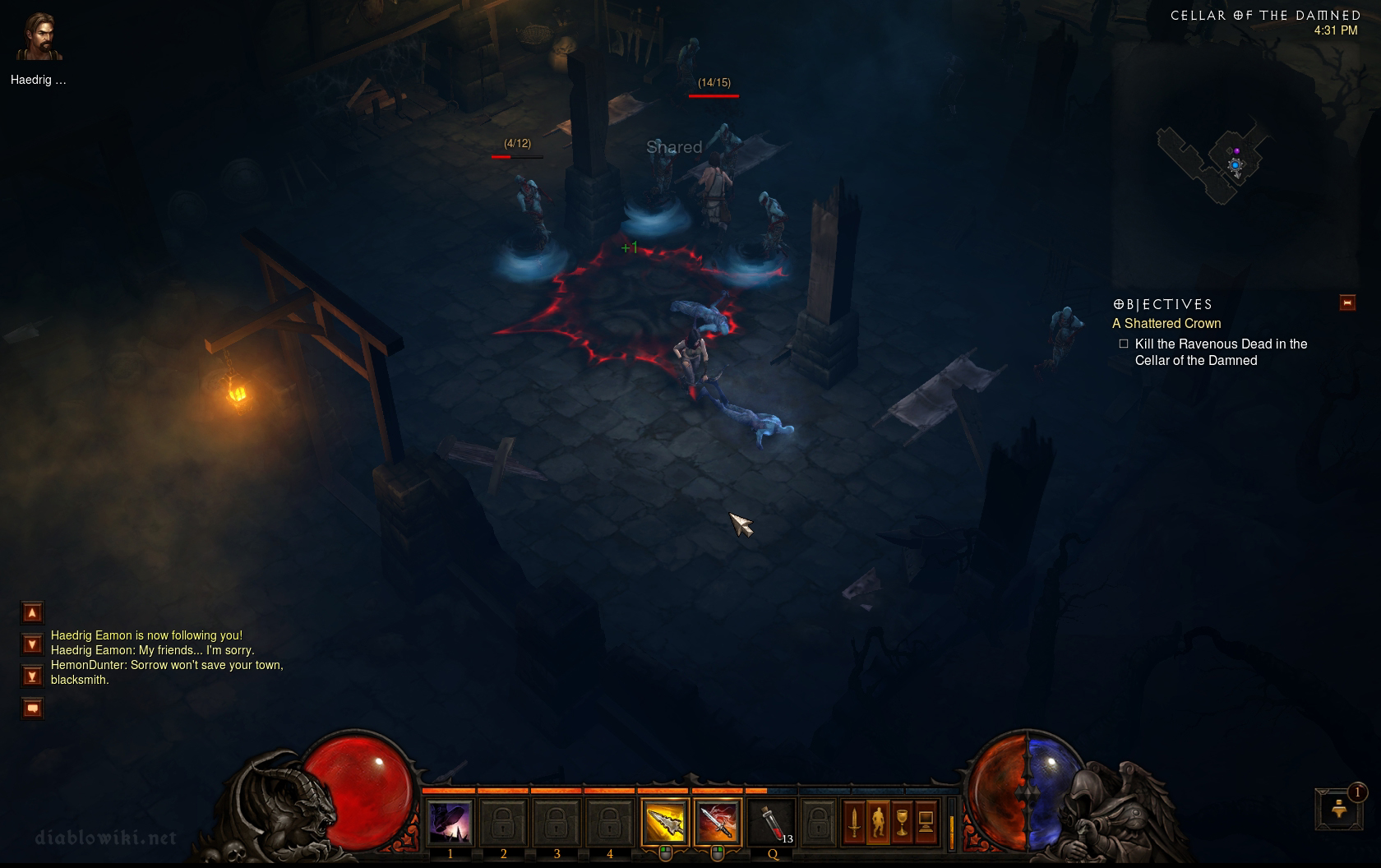Image resolution: width=1381 pixels, height=868 pixels.
Task: Collapse the Objectives tracker
Action: pyautogui.click(x=1347, y=302)
